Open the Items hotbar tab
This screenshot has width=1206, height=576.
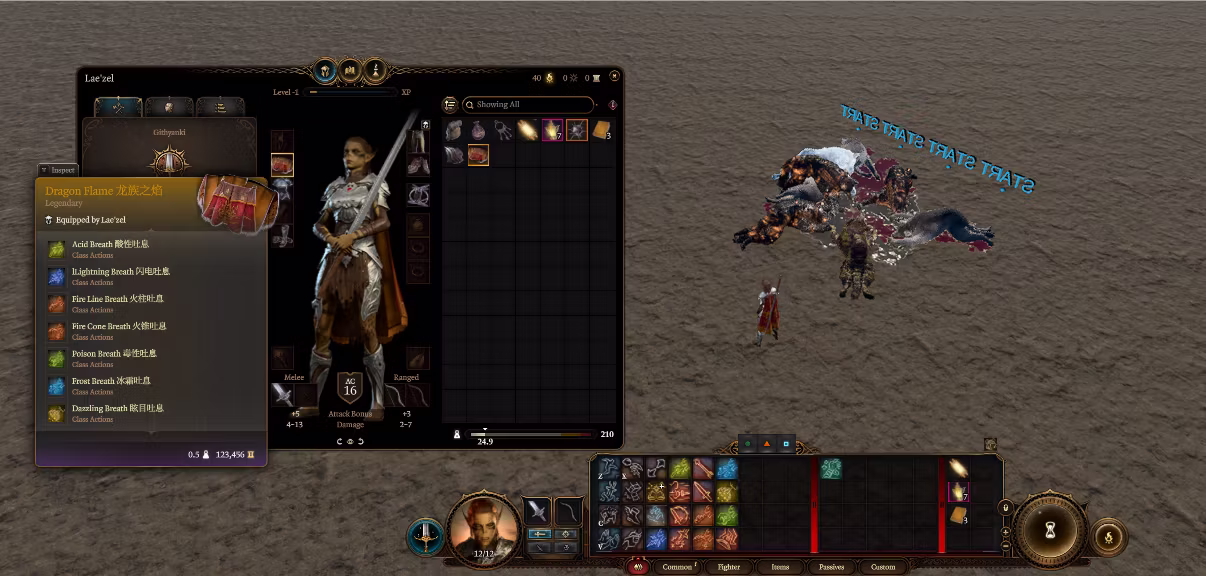pos(780,567)
